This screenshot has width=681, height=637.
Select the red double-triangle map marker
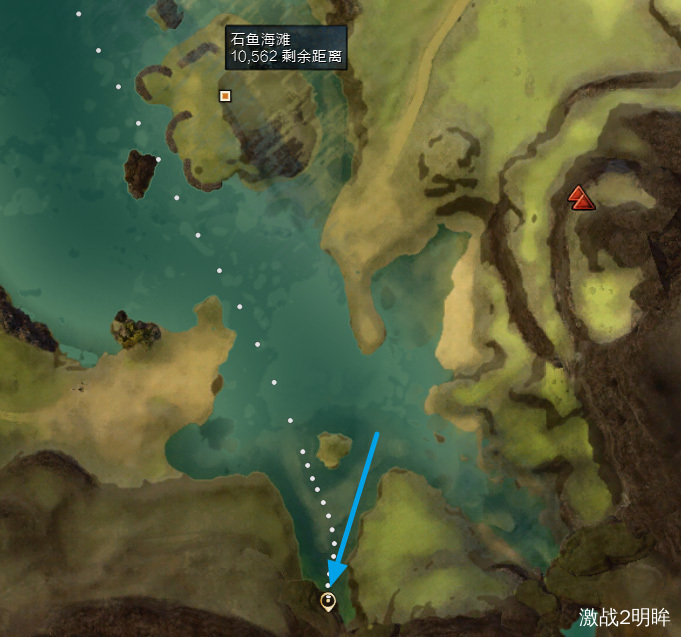581,197
